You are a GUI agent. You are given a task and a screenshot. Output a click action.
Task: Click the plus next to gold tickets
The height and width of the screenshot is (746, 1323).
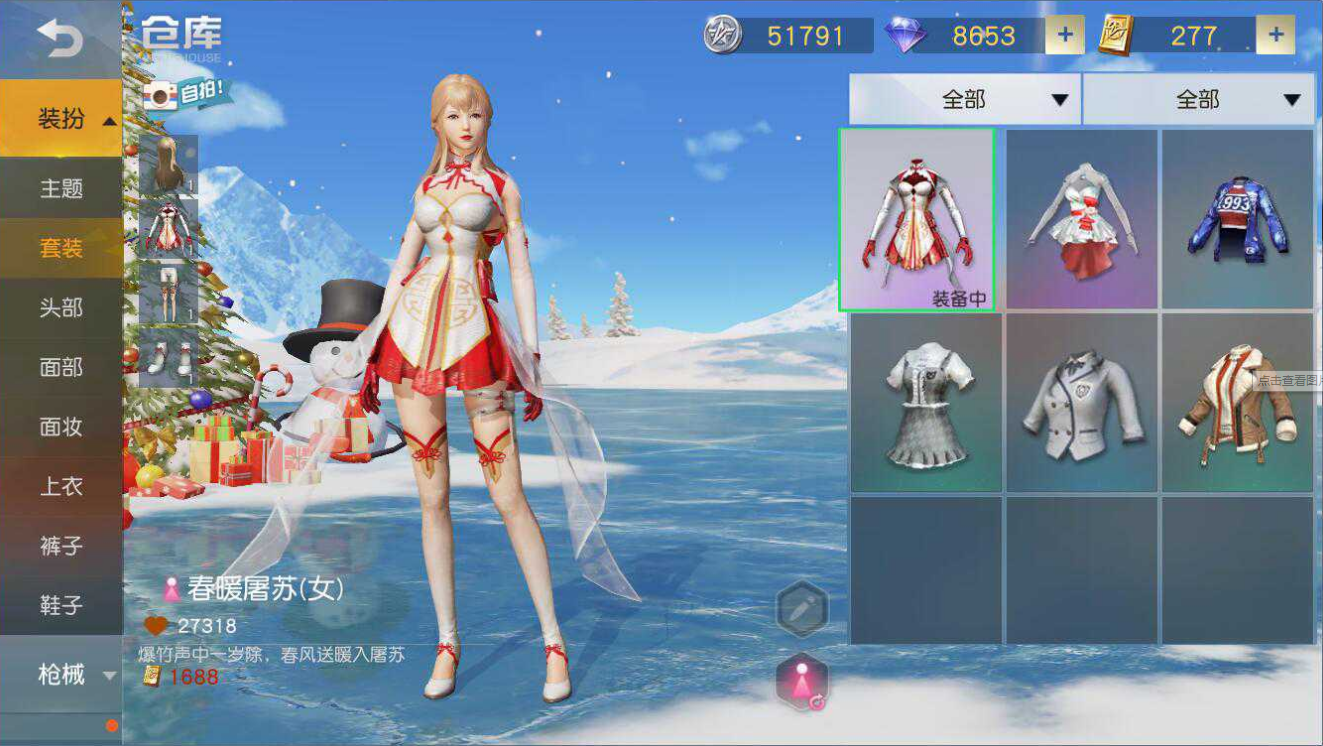pyautogui.click(x=1275, y=36)
